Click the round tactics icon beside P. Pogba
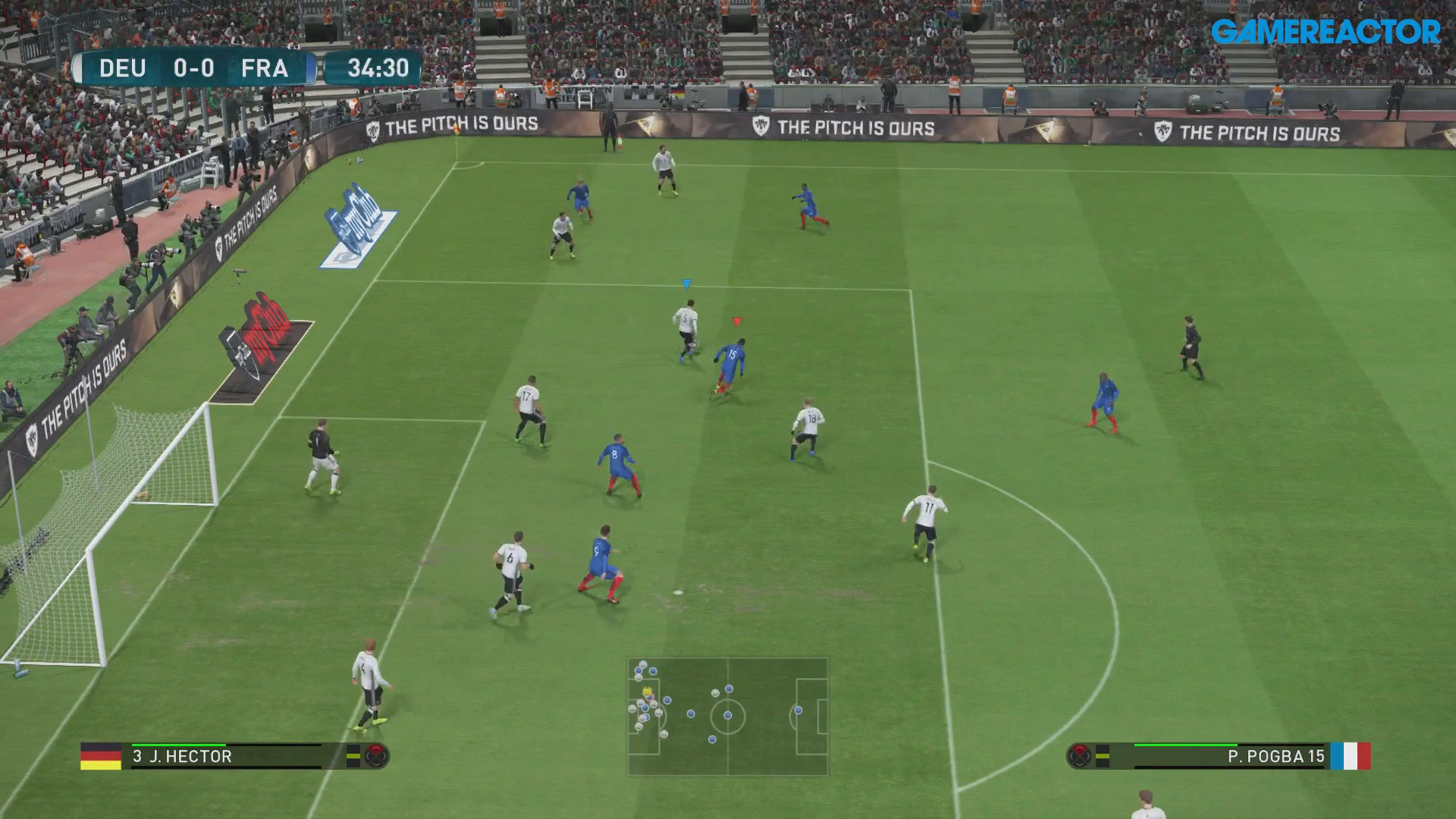Viewport: 1456px width, 819px height. tap(1078, 756)
